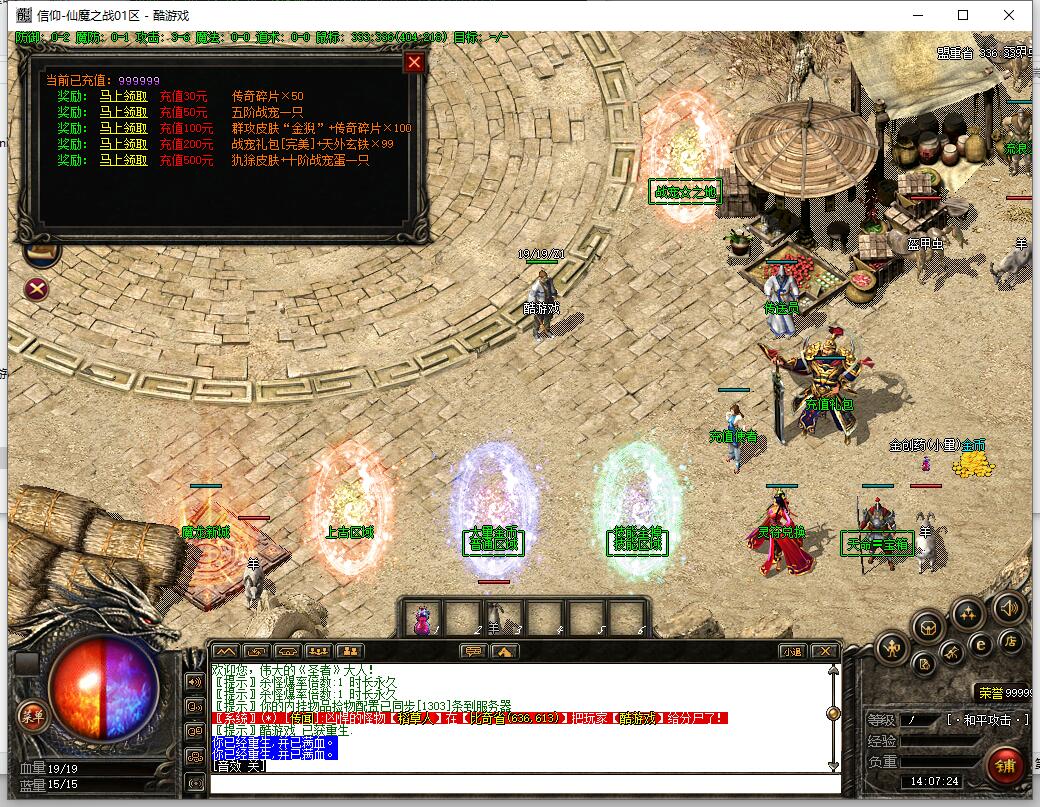Claim the 充值50元 reward link
Screen dimensions: 1040x807
[x=123, y=113]
